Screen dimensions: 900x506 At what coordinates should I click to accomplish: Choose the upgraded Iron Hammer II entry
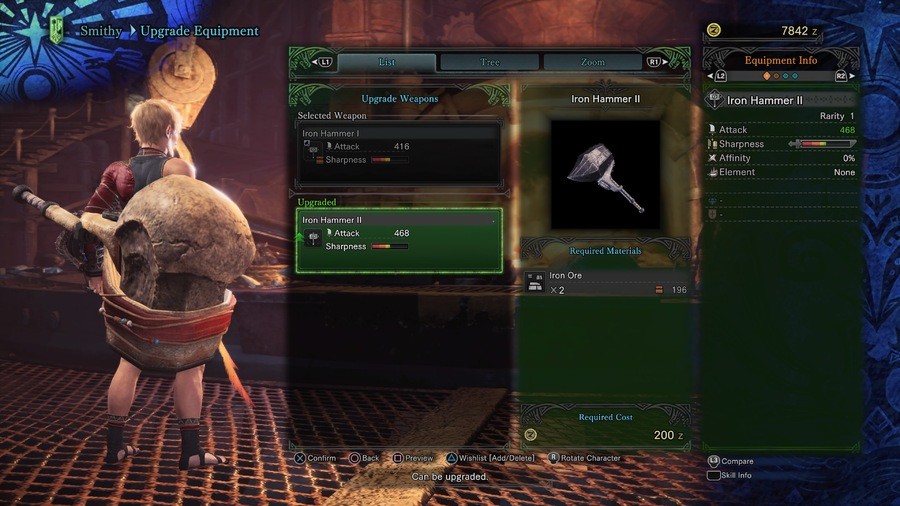coord(399,240)
